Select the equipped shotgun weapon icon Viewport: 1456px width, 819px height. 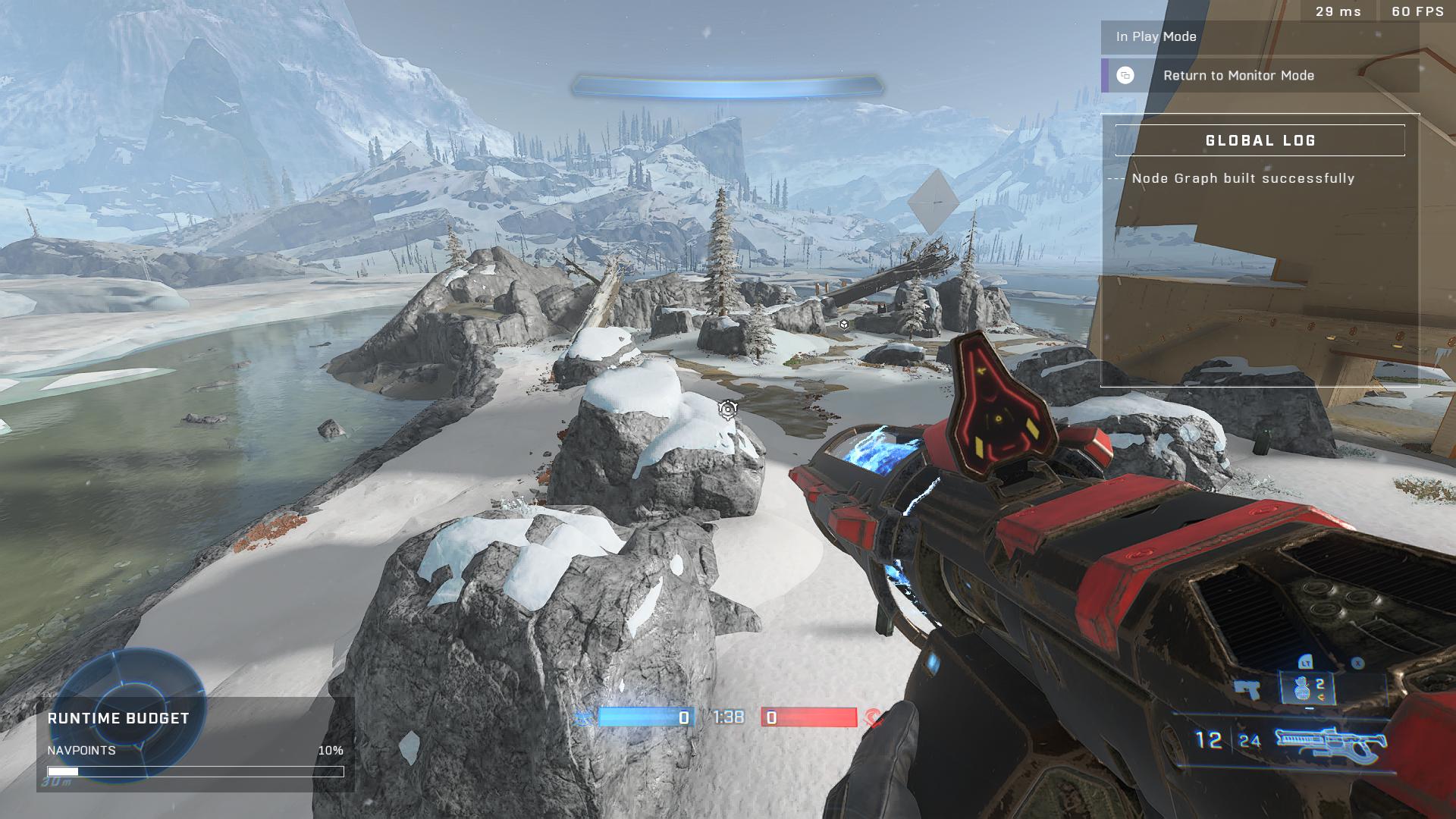pyautogui.click(x=1331, y=743)
